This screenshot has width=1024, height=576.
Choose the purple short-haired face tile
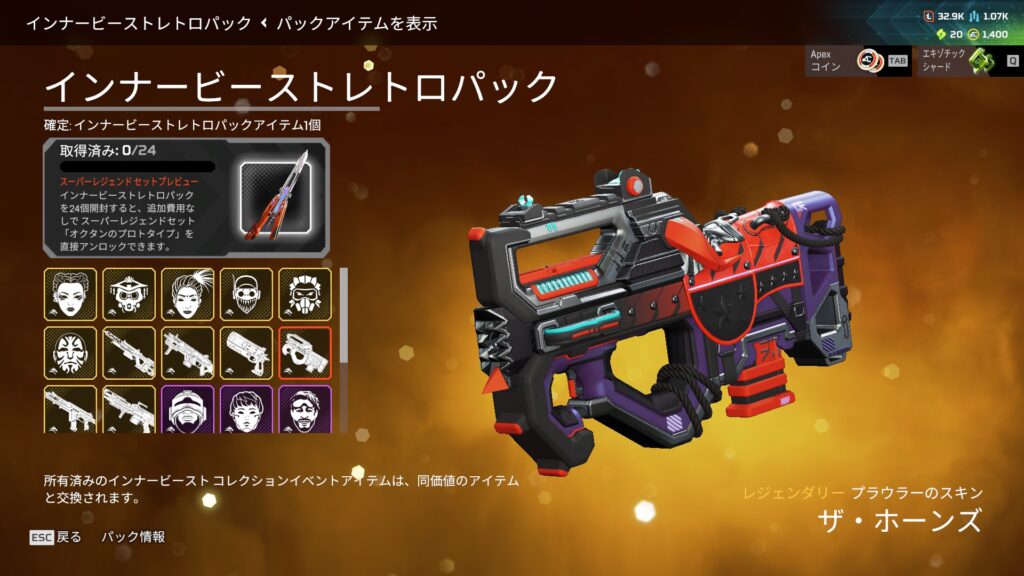click(246, 410)
